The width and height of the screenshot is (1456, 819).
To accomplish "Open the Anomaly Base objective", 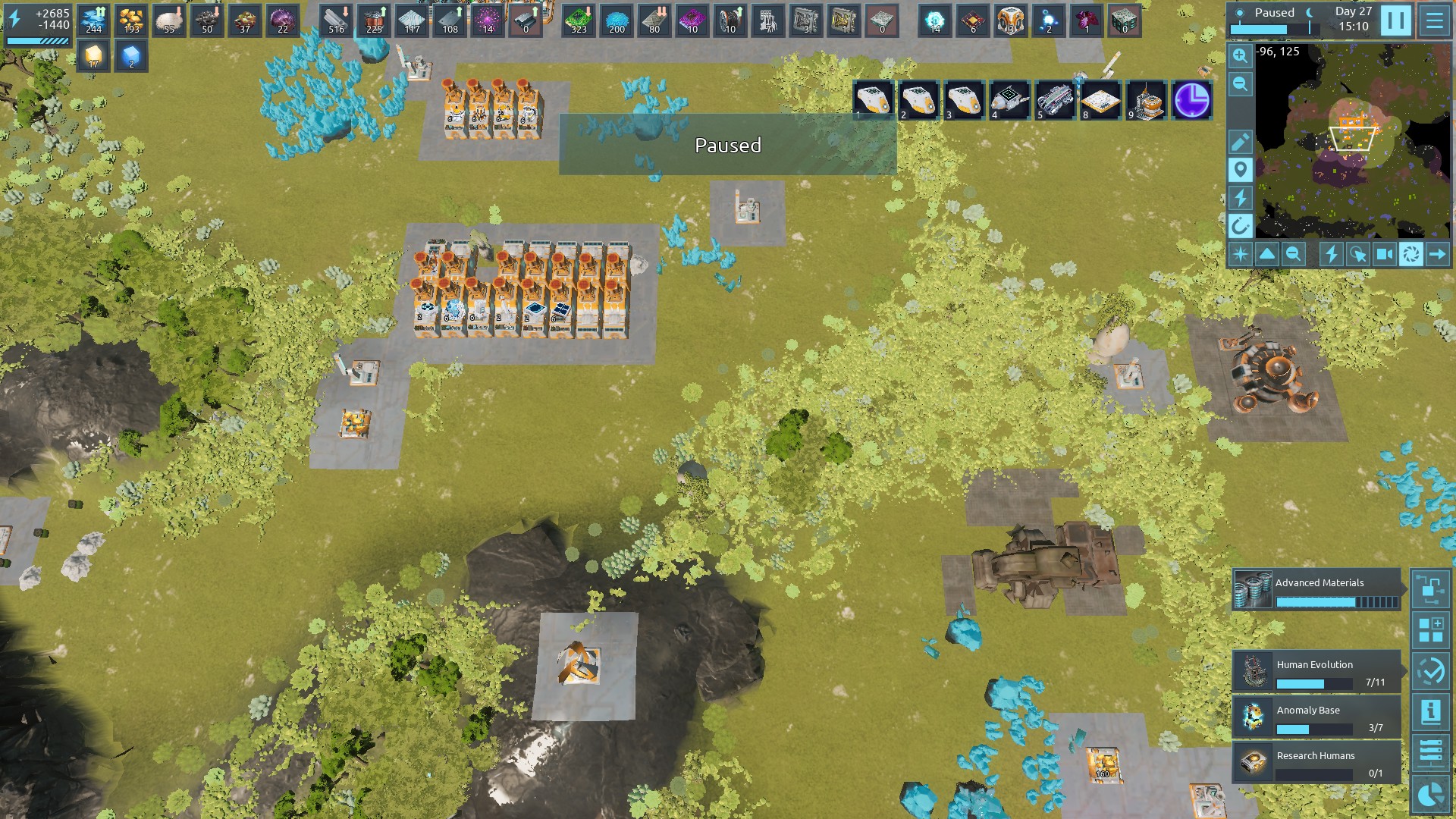I will pos(1316,717).
